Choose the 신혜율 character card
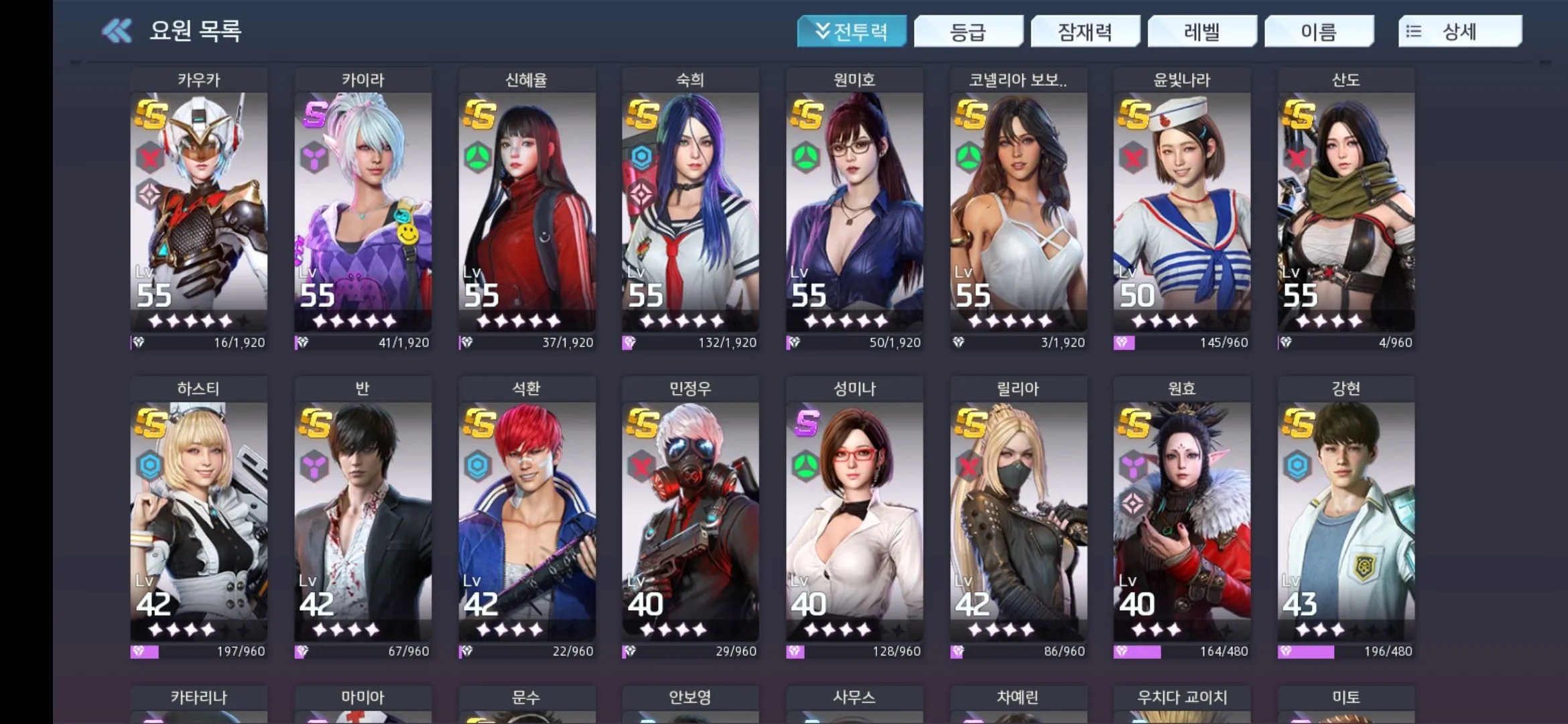The image size is (1568, 724). [527, 208]
